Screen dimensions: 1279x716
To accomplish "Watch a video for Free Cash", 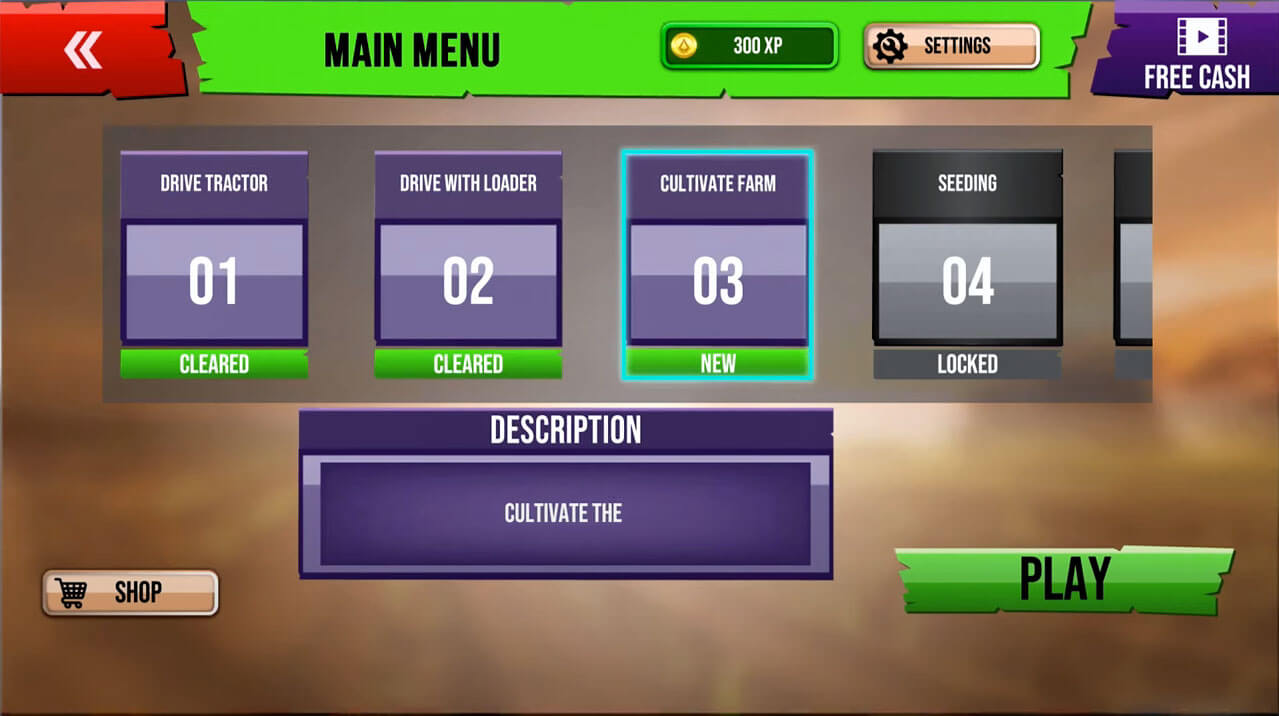I will tap(1196, 52).
